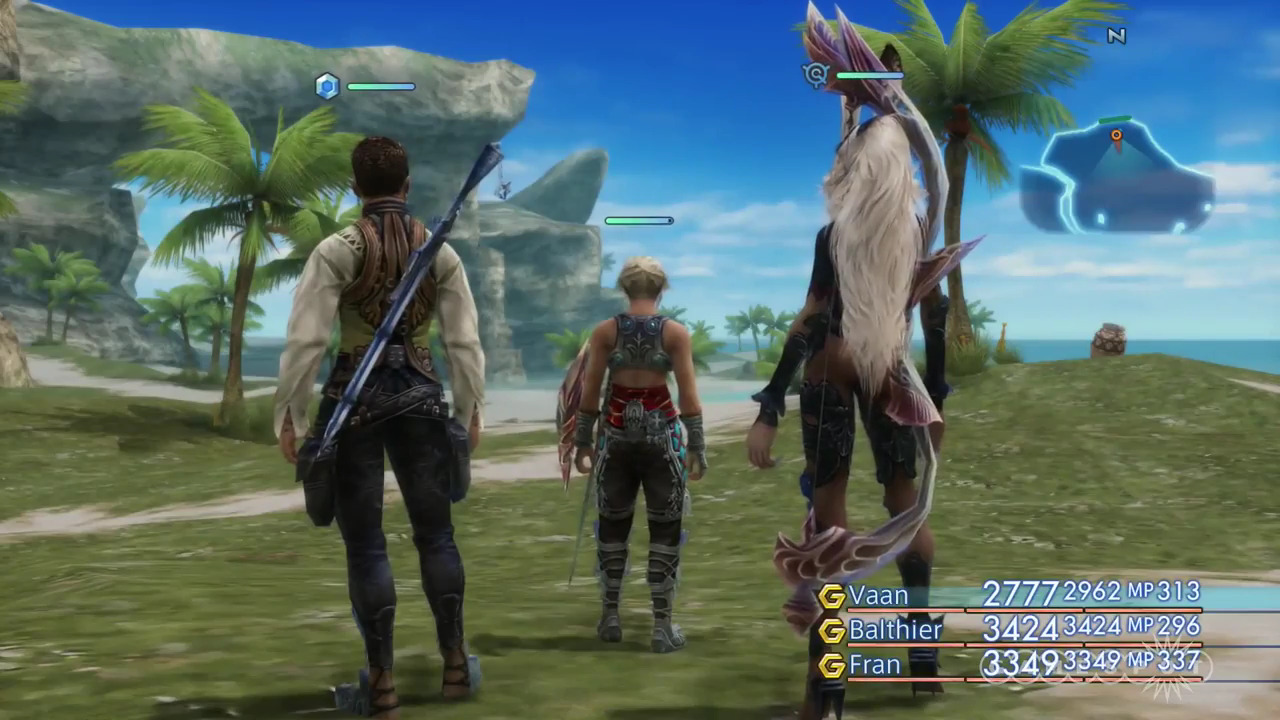Click the target icon above Fran

pos(816,74)
